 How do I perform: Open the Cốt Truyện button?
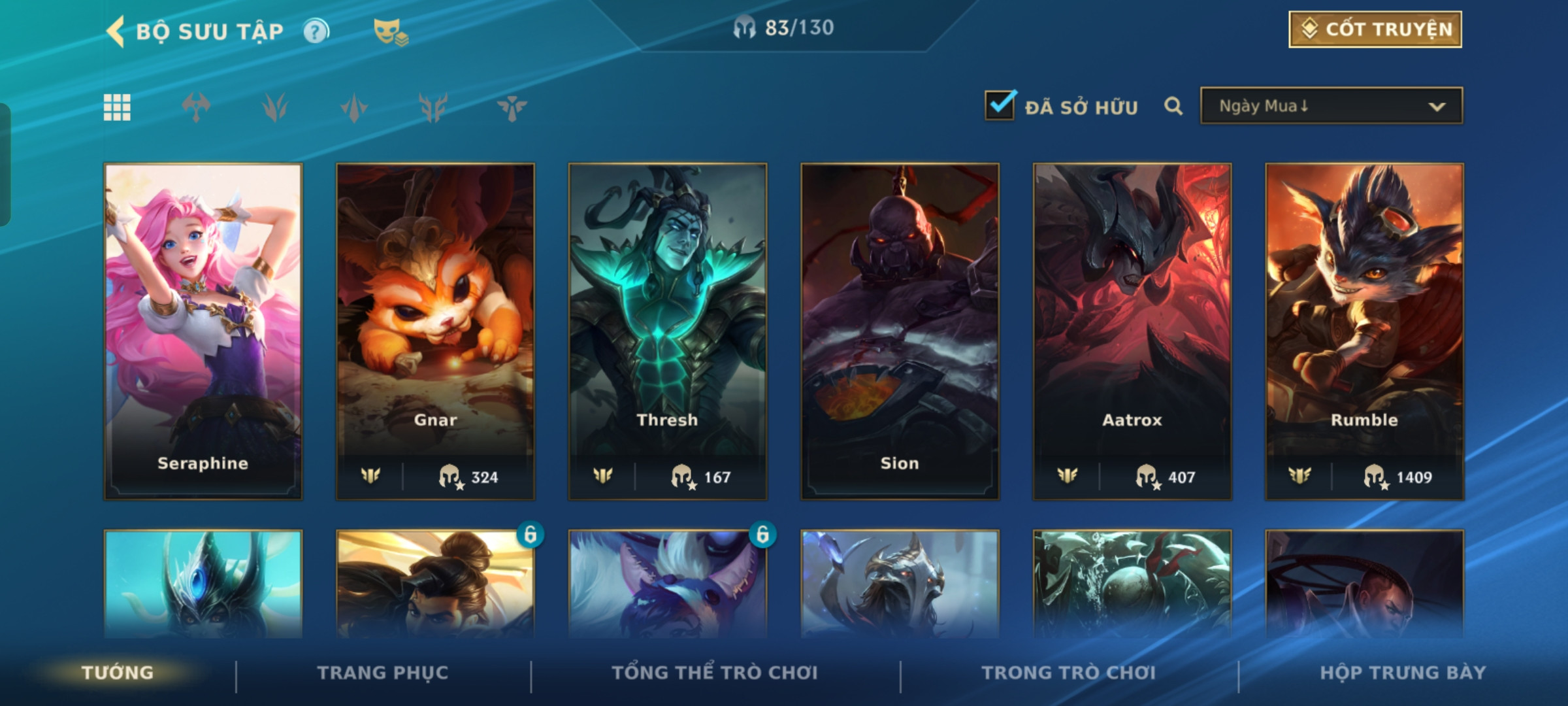tap(1375, 29)
